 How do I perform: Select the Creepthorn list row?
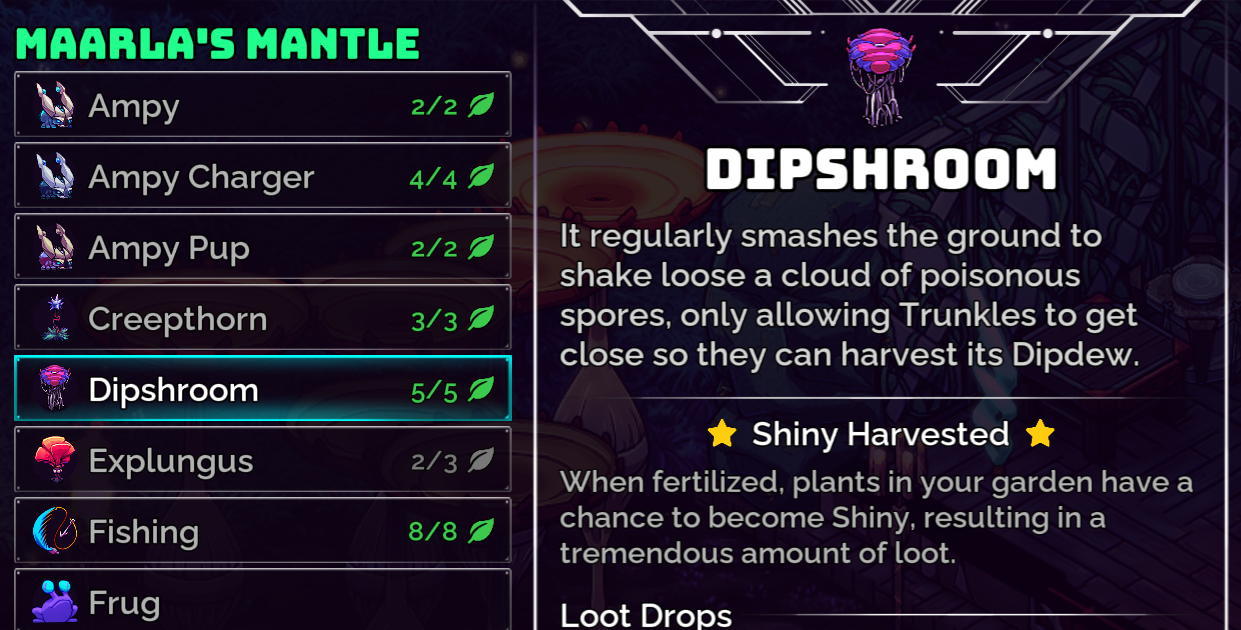click(262, 319)
